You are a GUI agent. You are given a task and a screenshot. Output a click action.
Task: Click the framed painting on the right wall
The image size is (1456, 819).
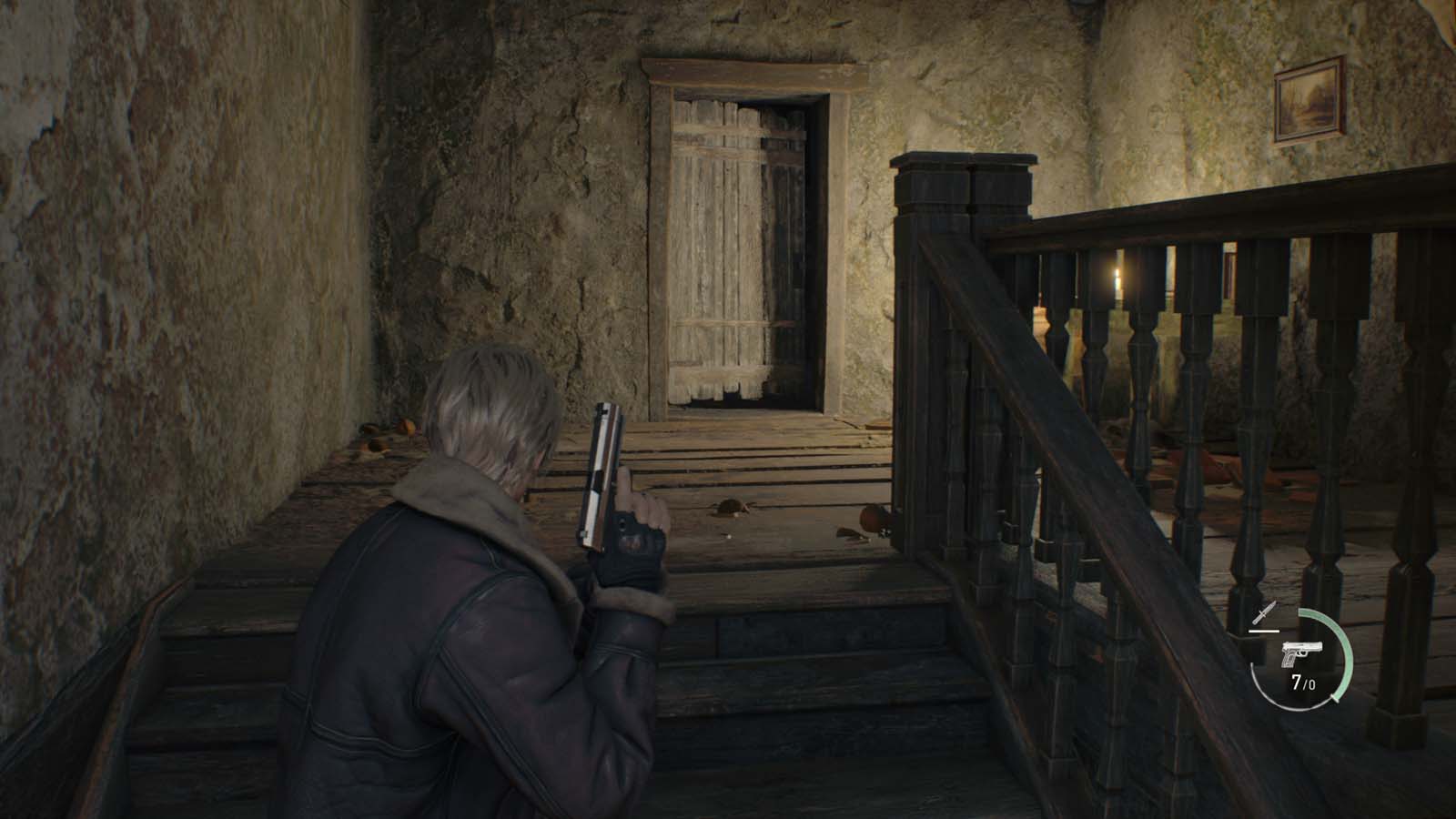[1308, 98]
